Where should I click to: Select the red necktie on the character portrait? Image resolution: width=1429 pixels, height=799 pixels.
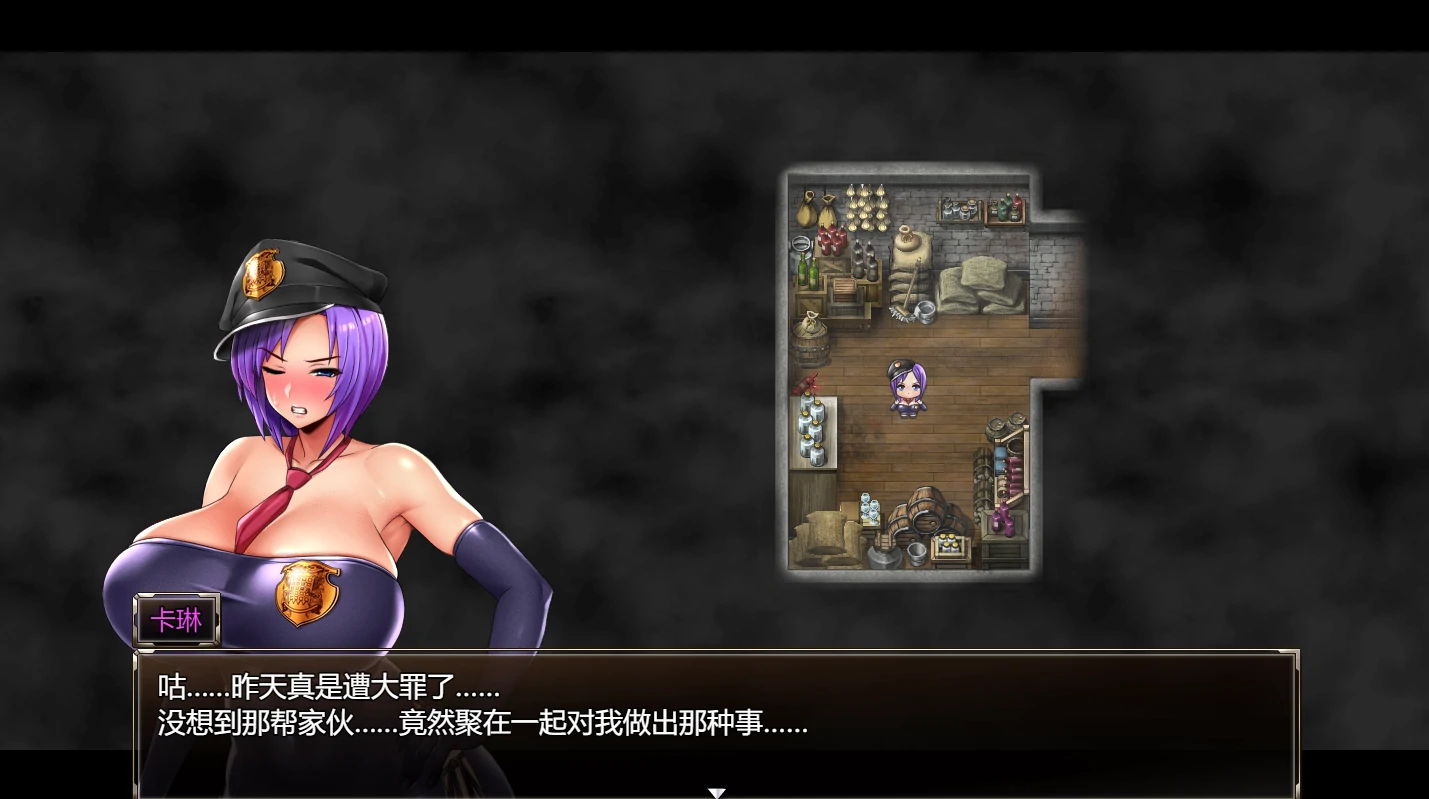coord(290,490)
